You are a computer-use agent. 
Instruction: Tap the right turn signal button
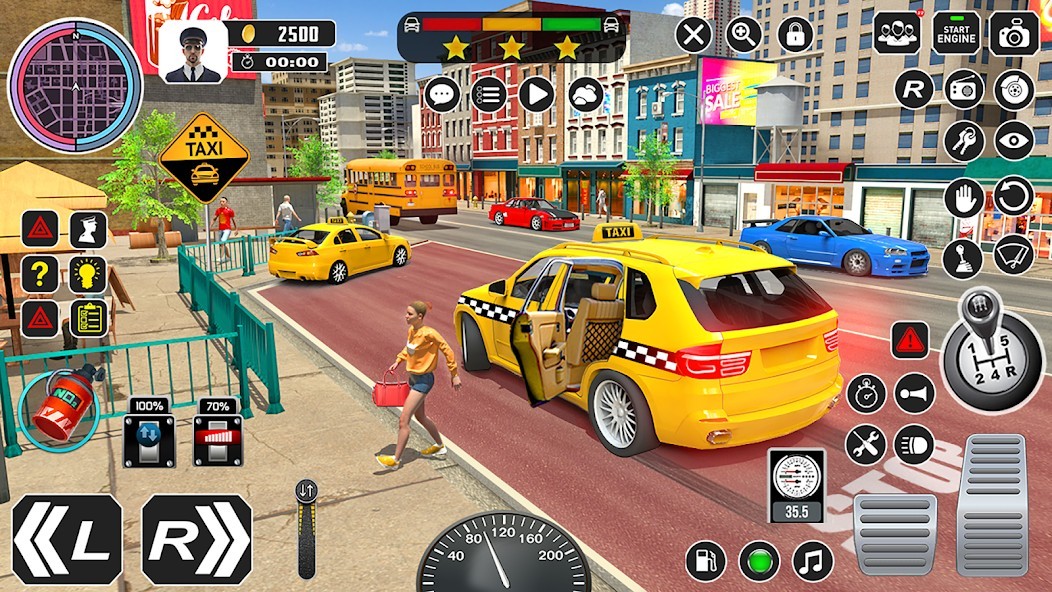click(197, 539)
